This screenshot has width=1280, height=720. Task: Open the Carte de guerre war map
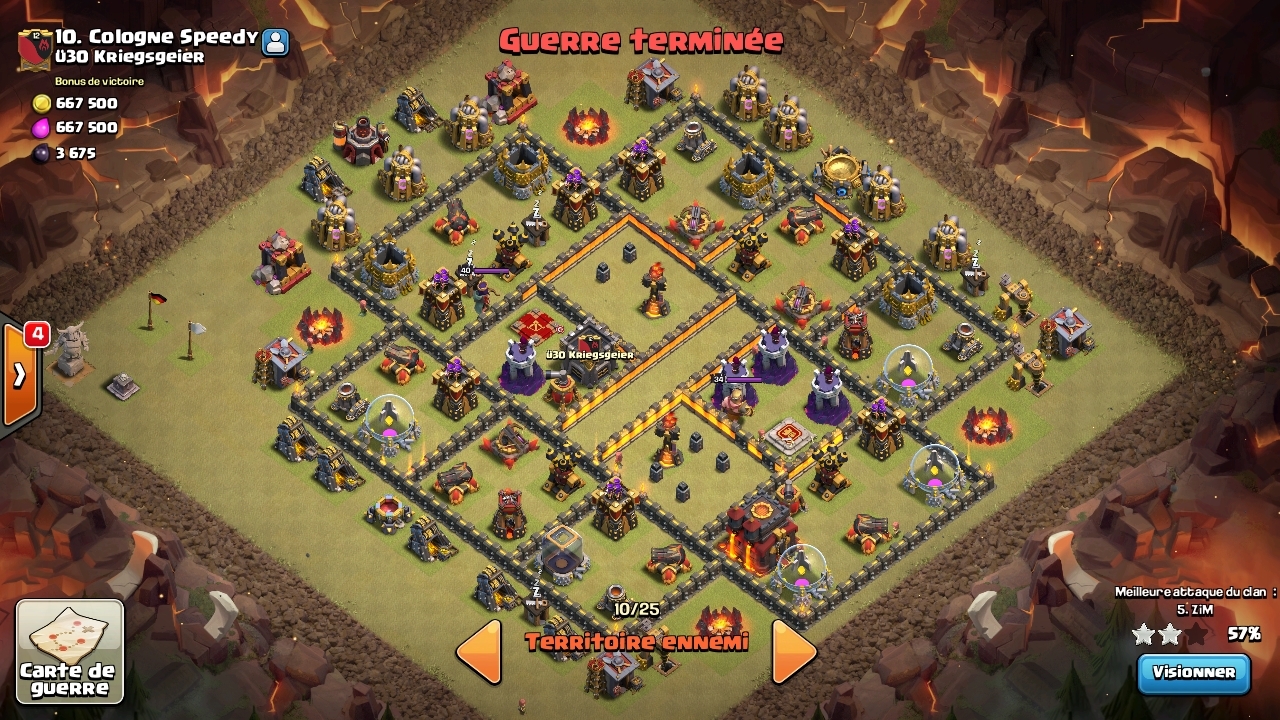pos(70,651)
